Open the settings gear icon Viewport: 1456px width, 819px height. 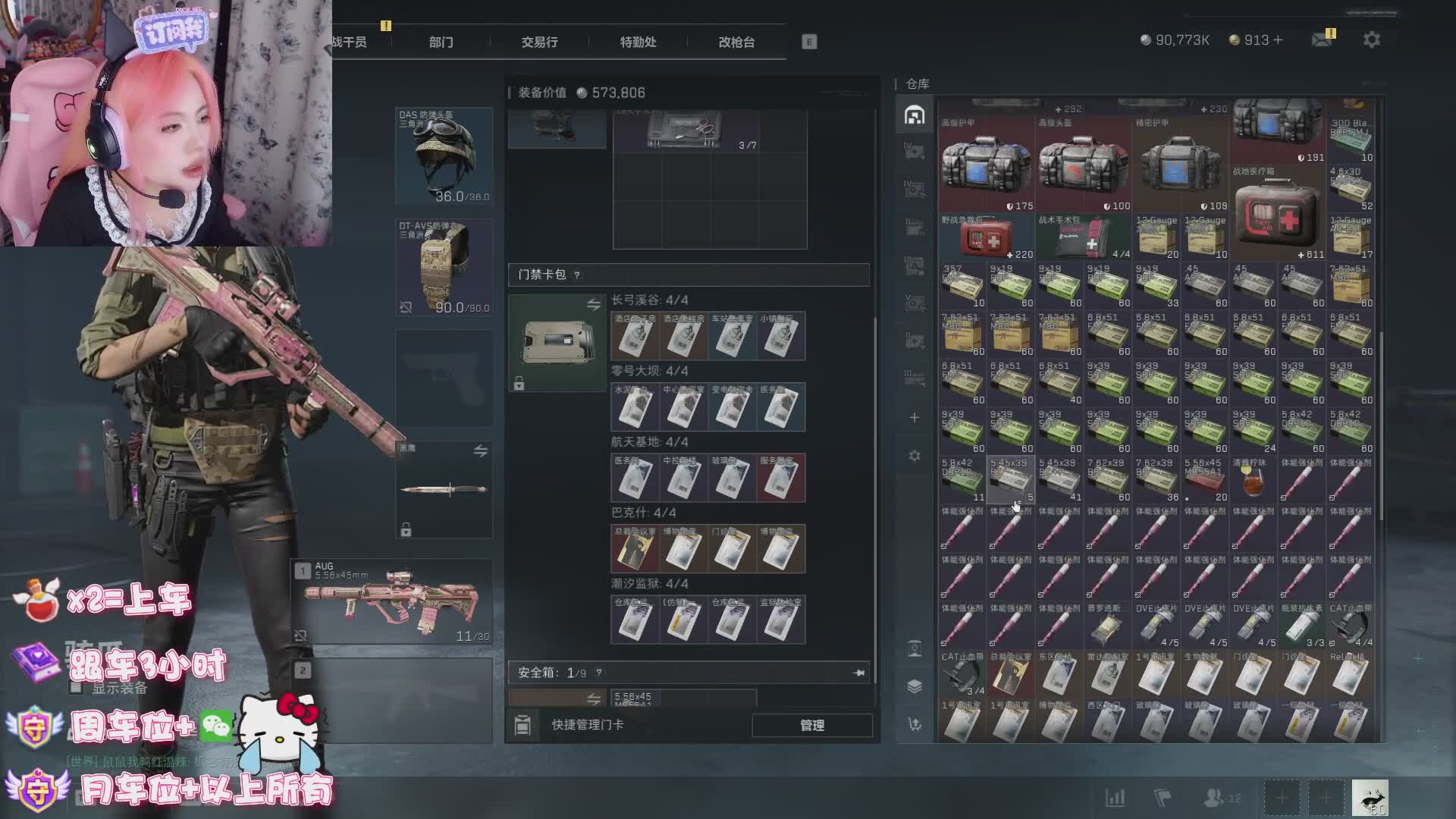pyautogui.click(x=1371, y=39)
